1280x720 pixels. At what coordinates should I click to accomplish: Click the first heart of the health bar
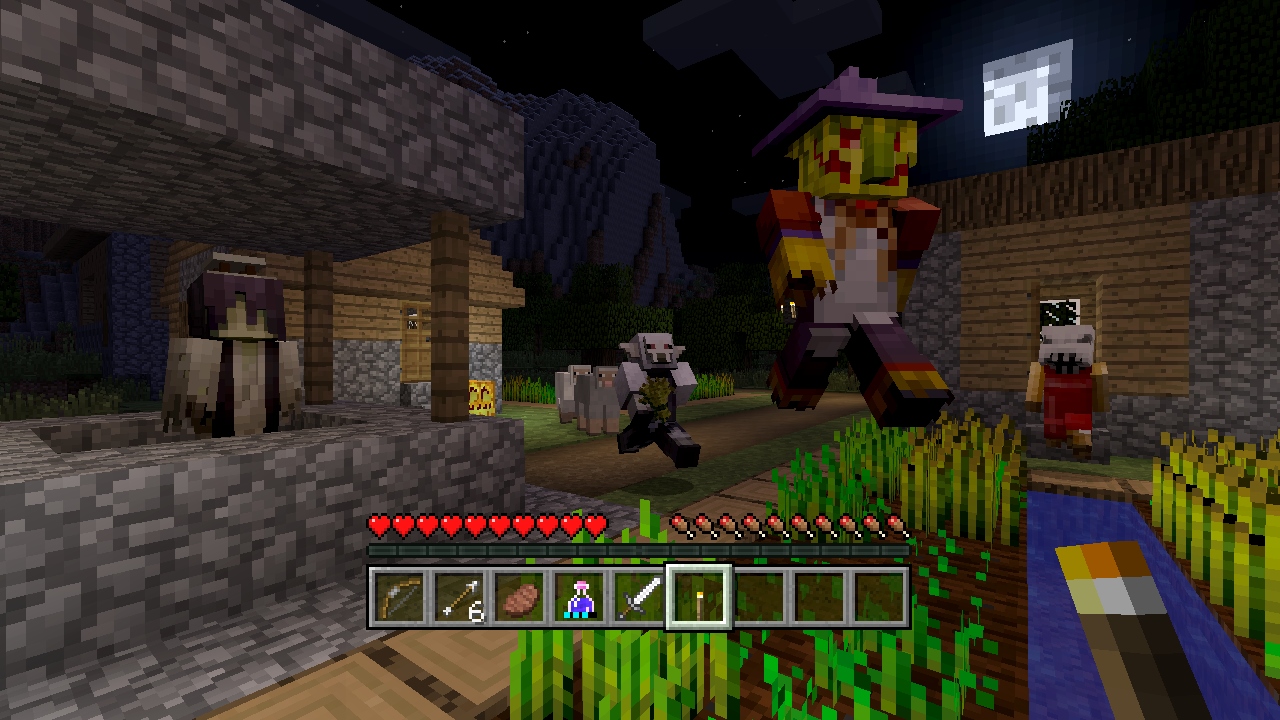(380, 524)
